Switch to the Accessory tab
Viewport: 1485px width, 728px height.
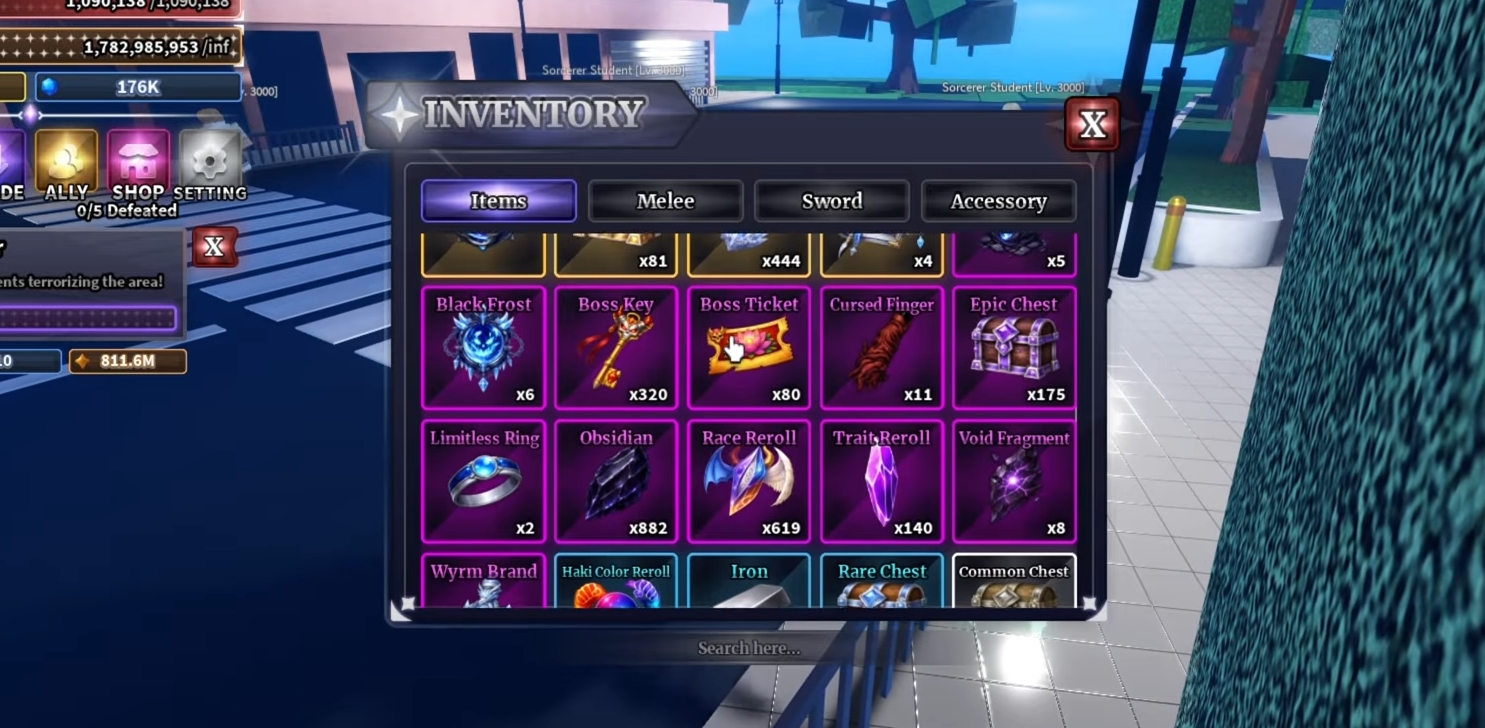click(x=999, y=201)
